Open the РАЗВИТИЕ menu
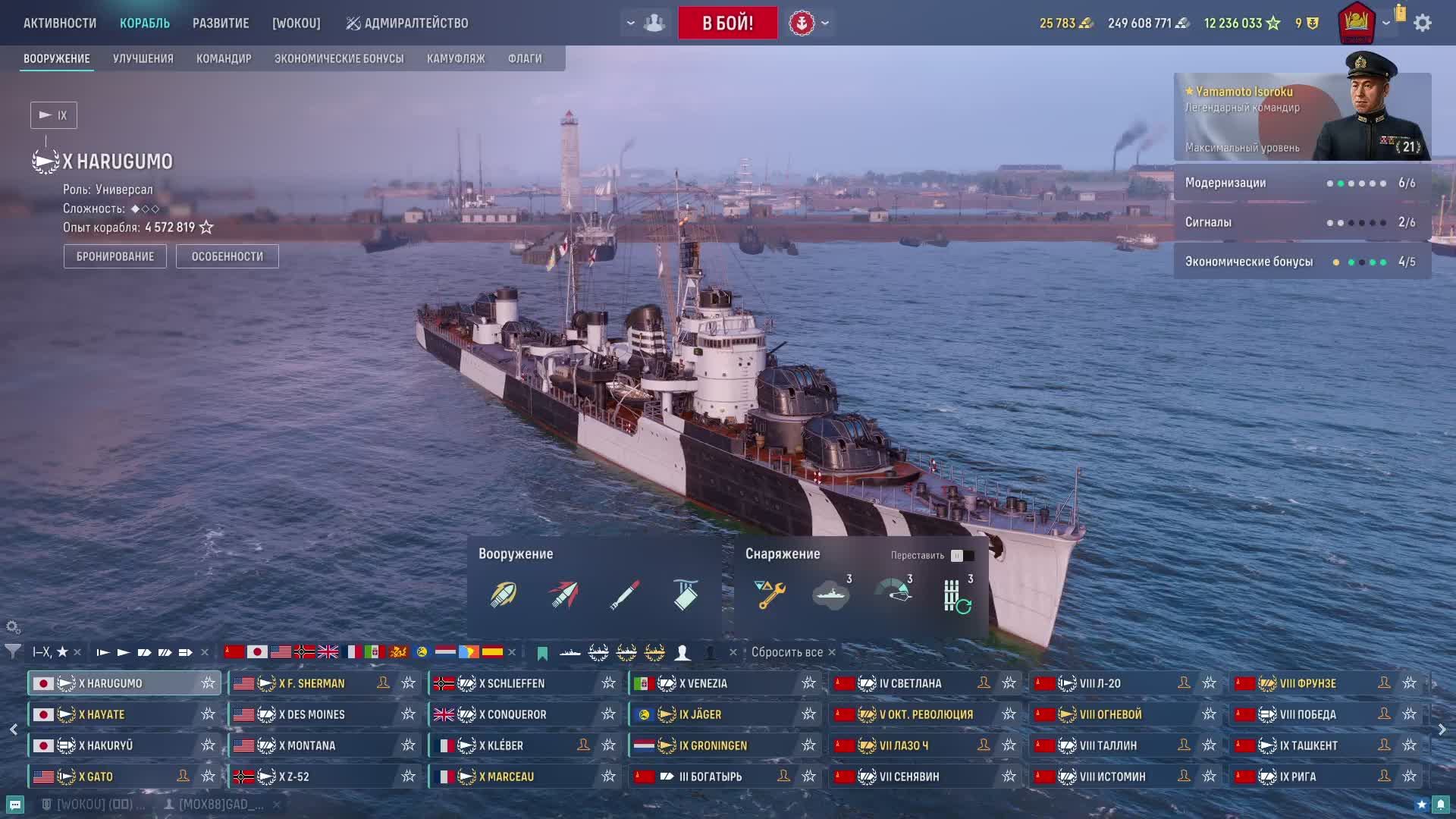Image resolution: width=1456 pixels, height=819 pixels. (x=221, y=24)
